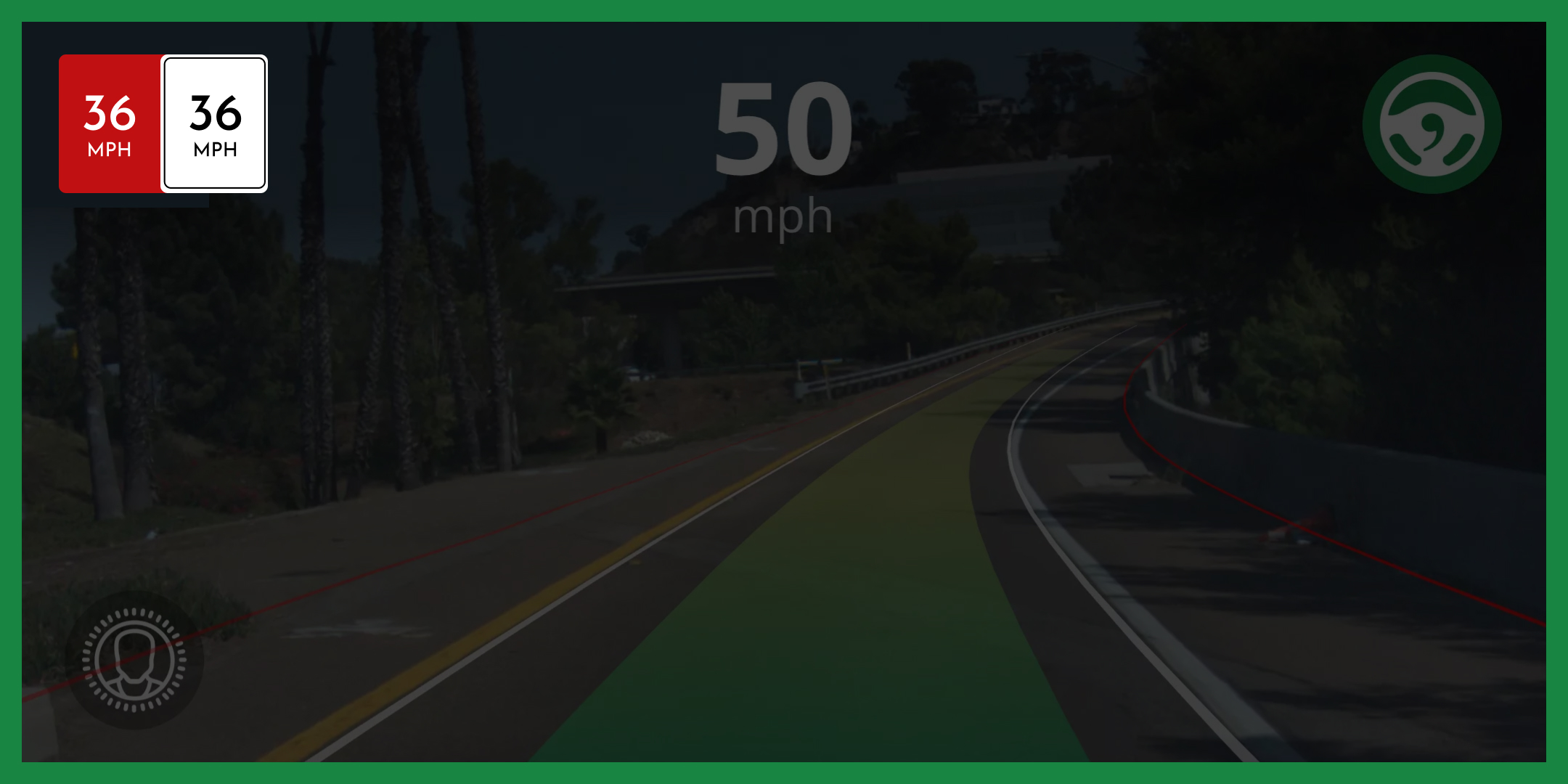
Task: Click the red 36 MPH speed warning badge
Action: tap(109, 125)
